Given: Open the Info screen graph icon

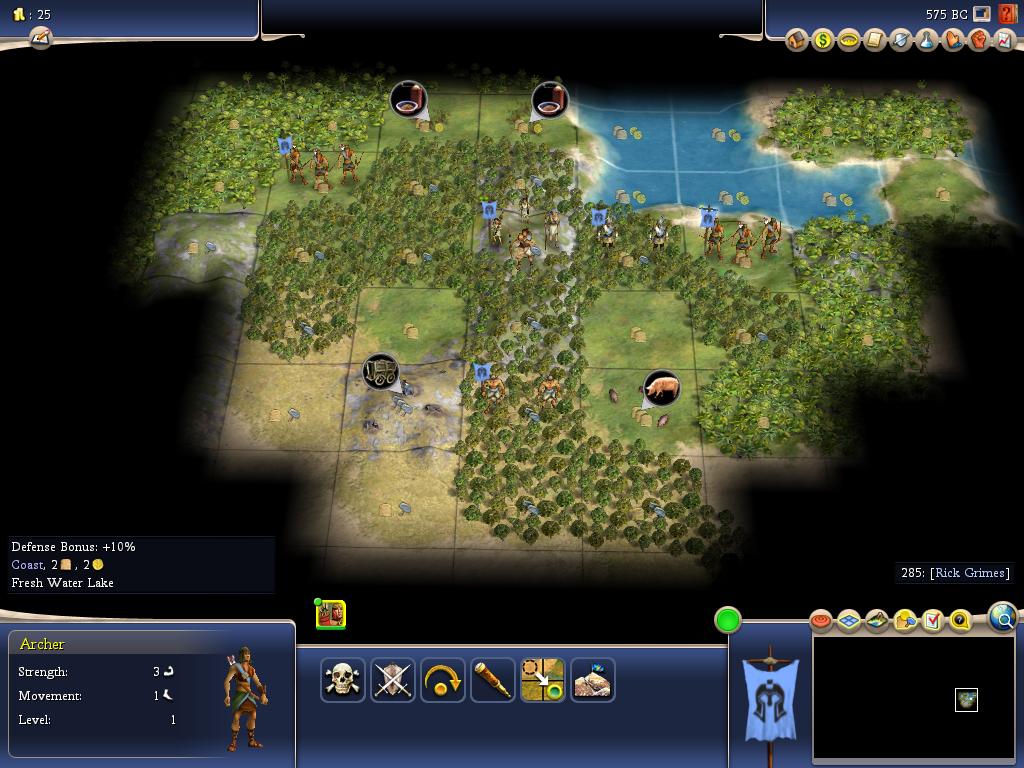Looking at the screenshot, I should pyautogui.click(x=1005, y=40).
